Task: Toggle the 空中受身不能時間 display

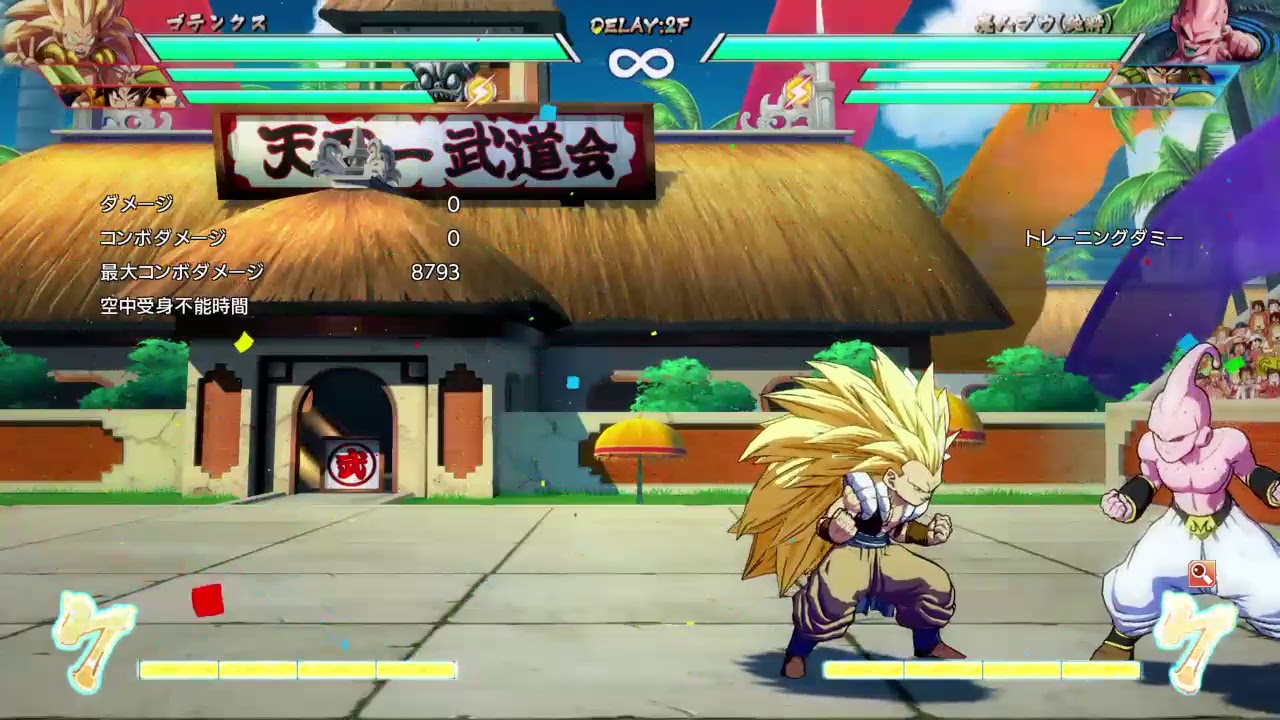Action: point(176,305)
